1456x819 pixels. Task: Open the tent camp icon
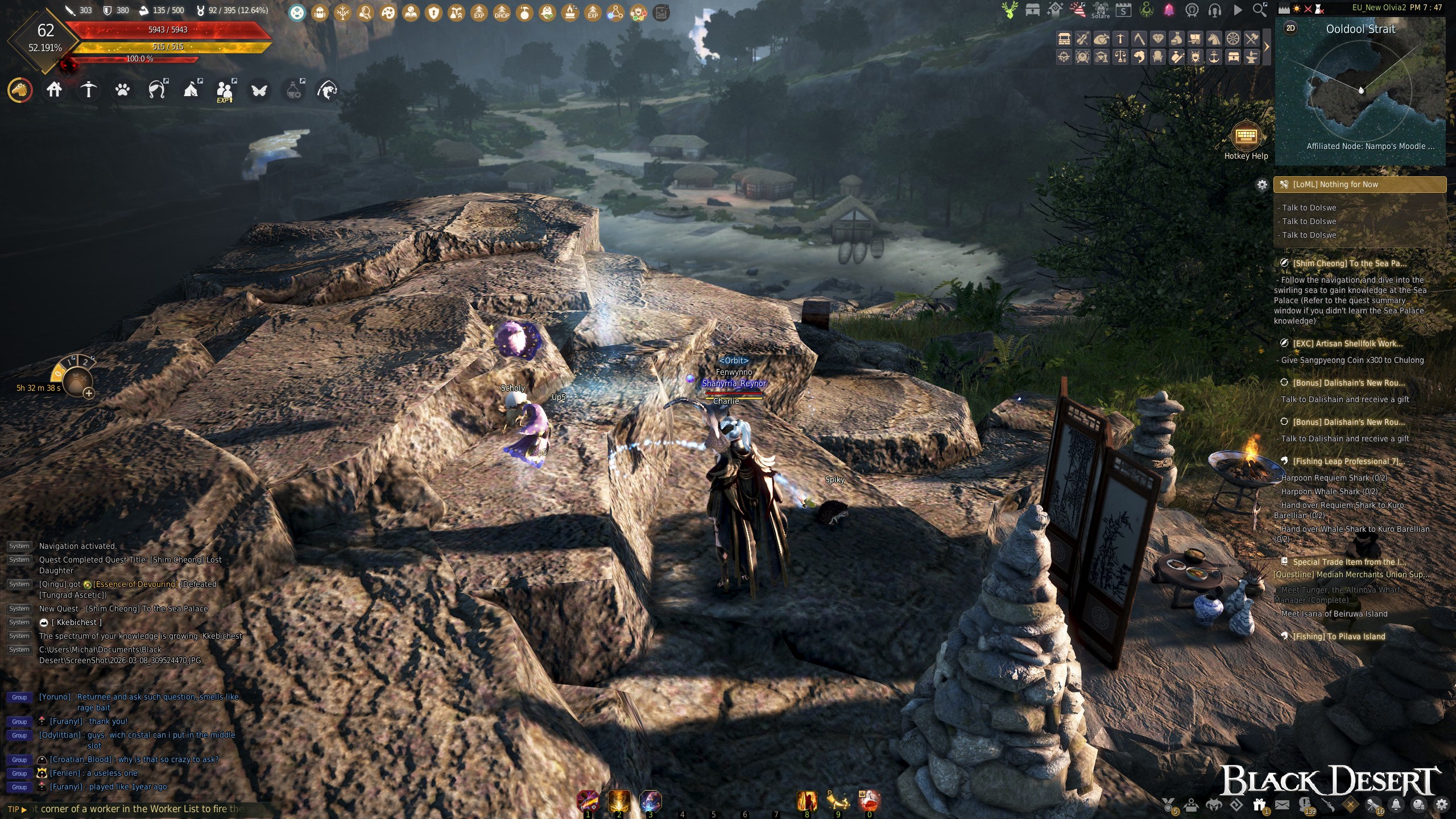[x=191, y=90]
